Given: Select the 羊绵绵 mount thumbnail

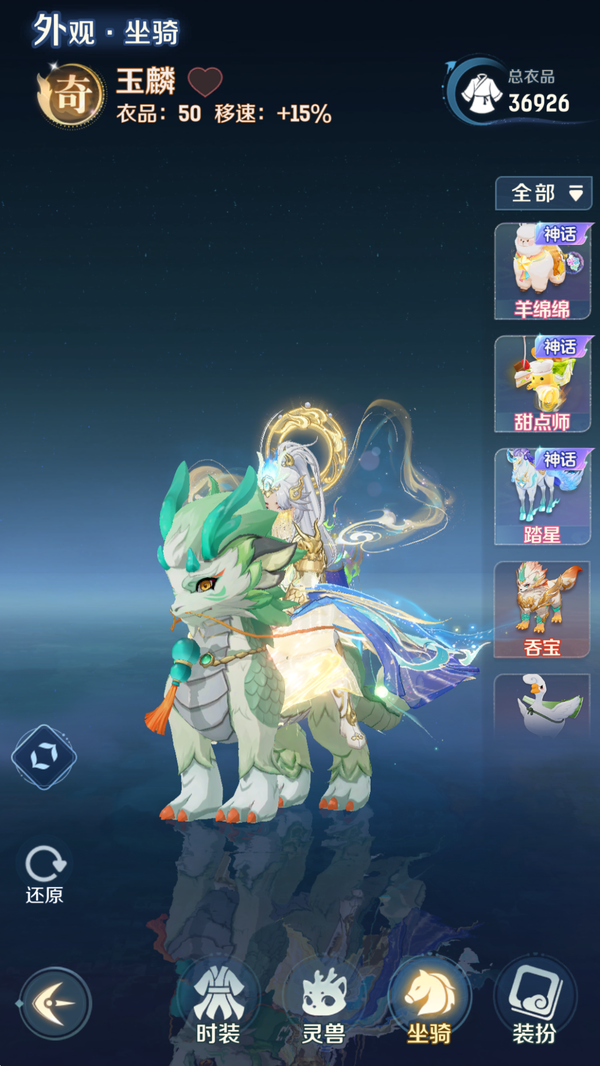Looking at the screenshot, I should (542, 271).
